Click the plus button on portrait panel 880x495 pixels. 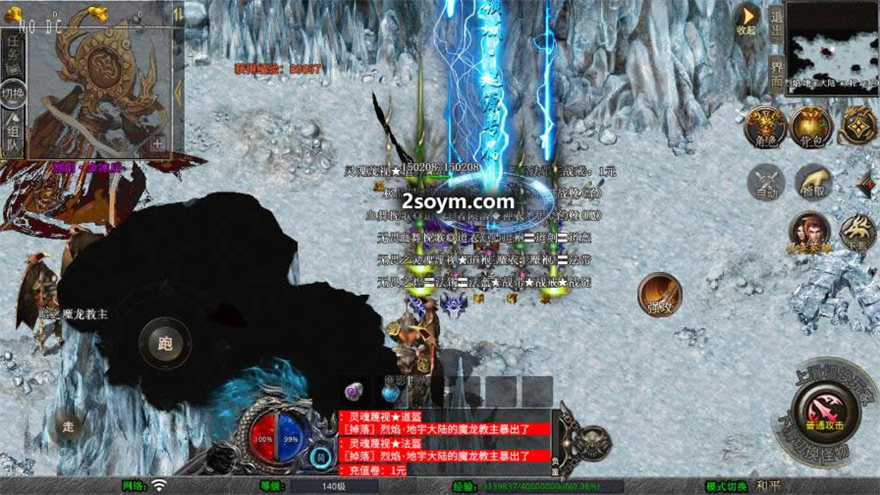pyautogui.click(x=157, y=143)
